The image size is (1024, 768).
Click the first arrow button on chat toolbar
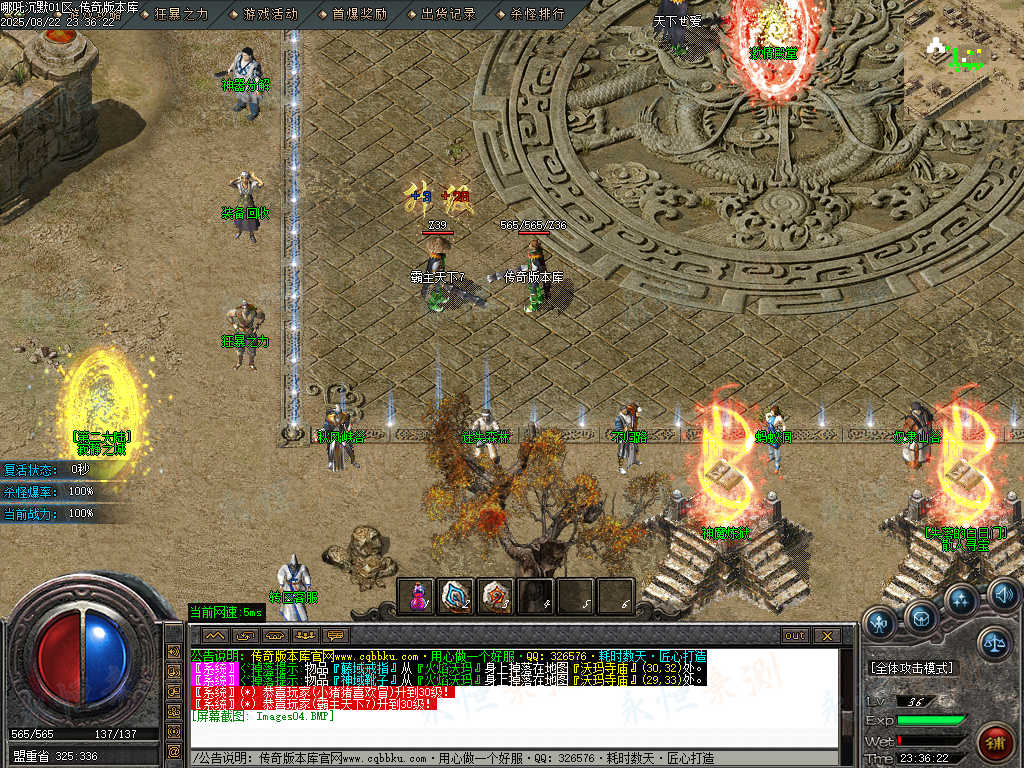(215, 635)
